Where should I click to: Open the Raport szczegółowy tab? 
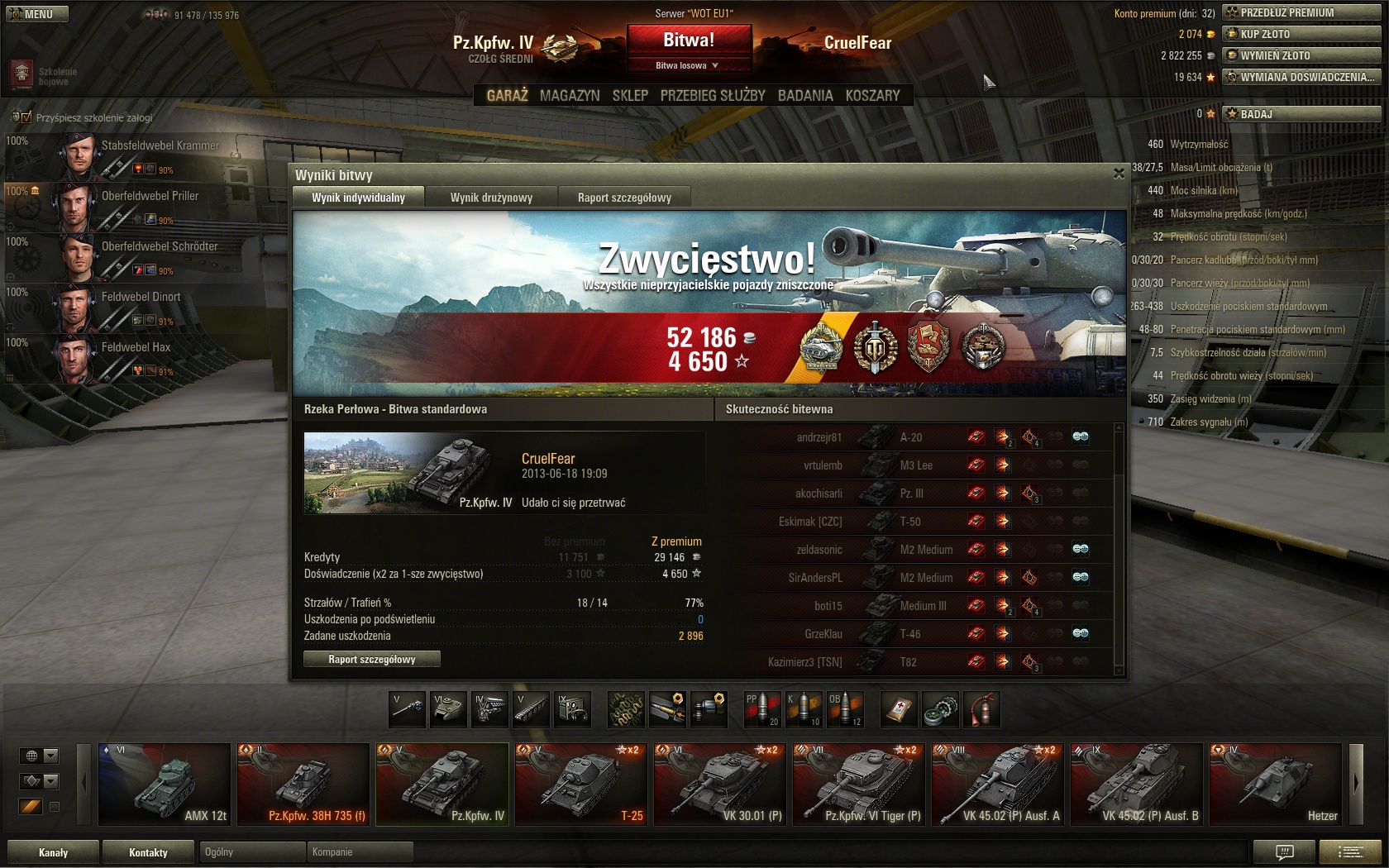click(x=624, y=198)
